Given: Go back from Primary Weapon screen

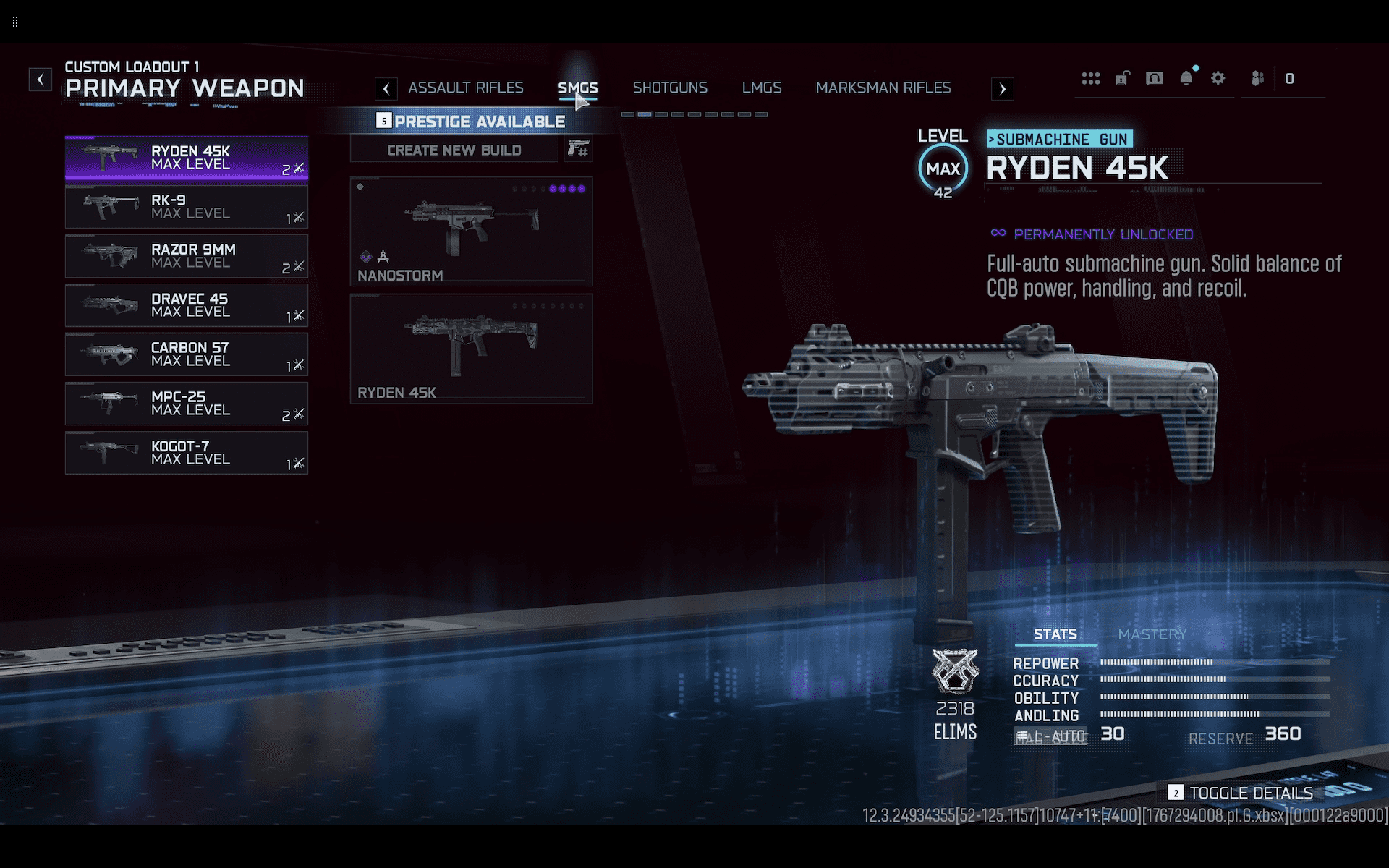Looking at the screenshot, I should tap(41, 79).
